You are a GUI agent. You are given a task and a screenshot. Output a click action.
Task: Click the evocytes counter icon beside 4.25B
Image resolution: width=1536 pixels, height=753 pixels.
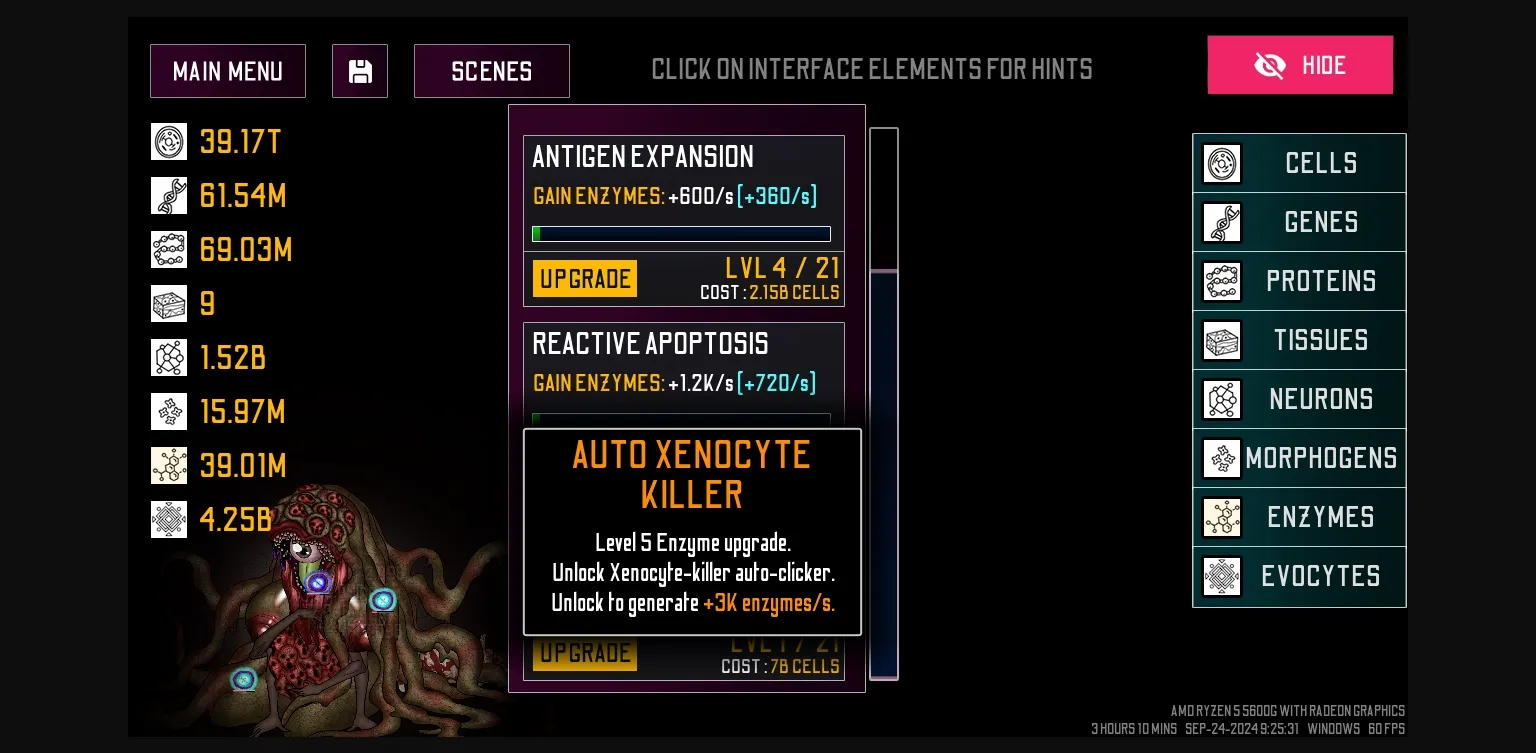point(169,519)
